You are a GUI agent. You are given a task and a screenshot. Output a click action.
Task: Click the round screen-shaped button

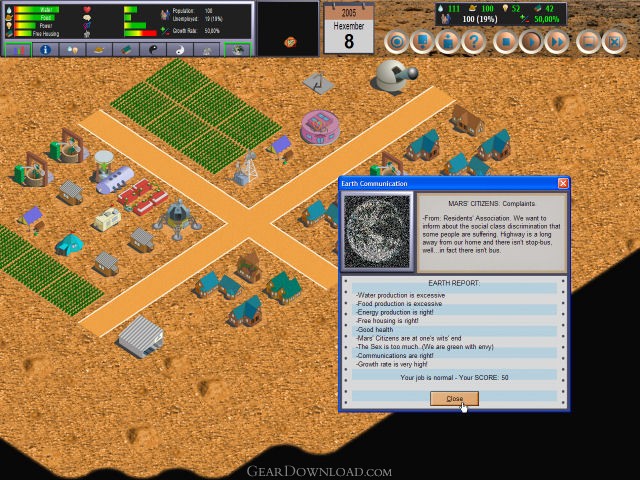pos(588,42)
